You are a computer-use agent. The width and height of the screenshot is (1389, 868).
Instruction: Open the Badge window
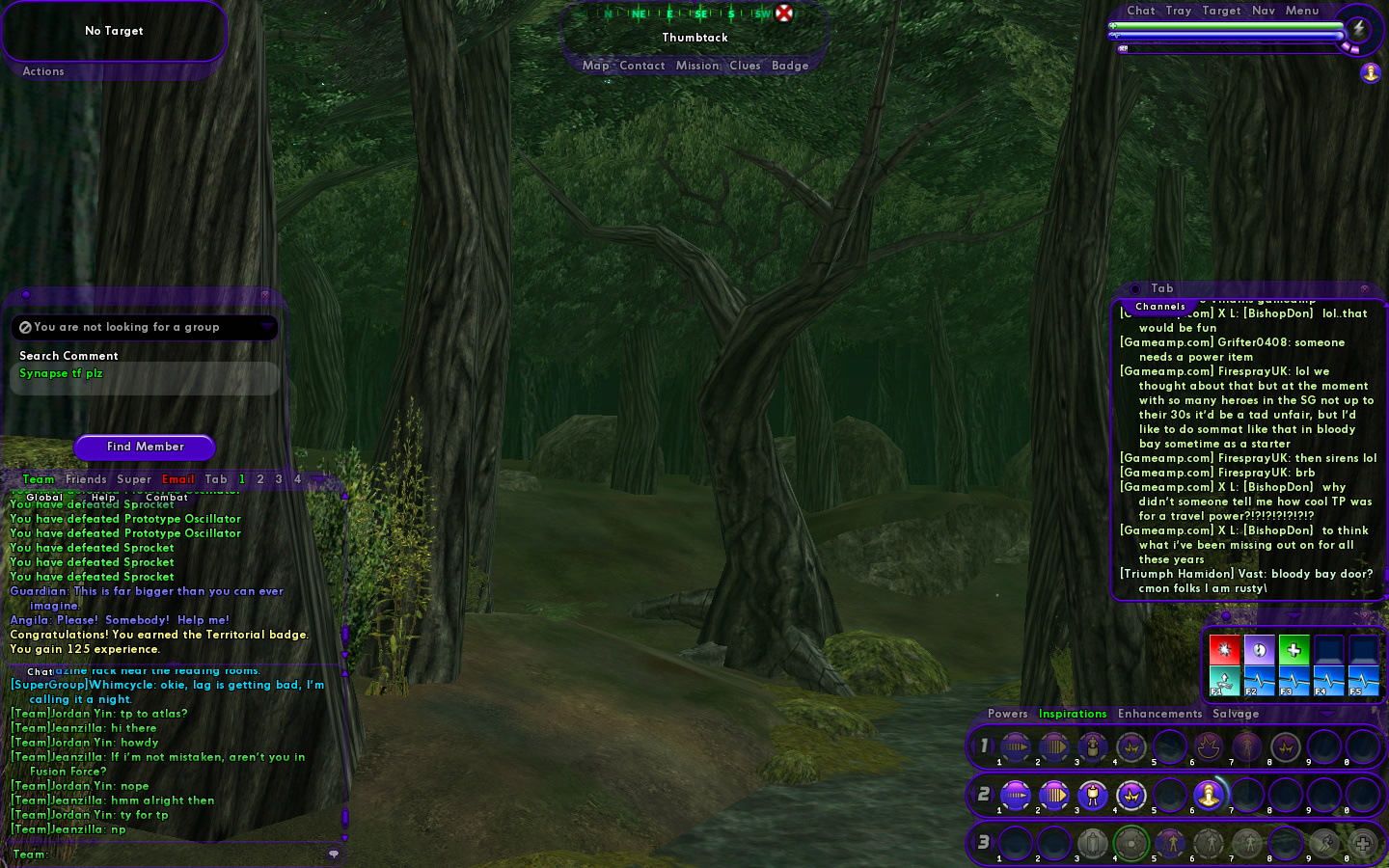789,66
